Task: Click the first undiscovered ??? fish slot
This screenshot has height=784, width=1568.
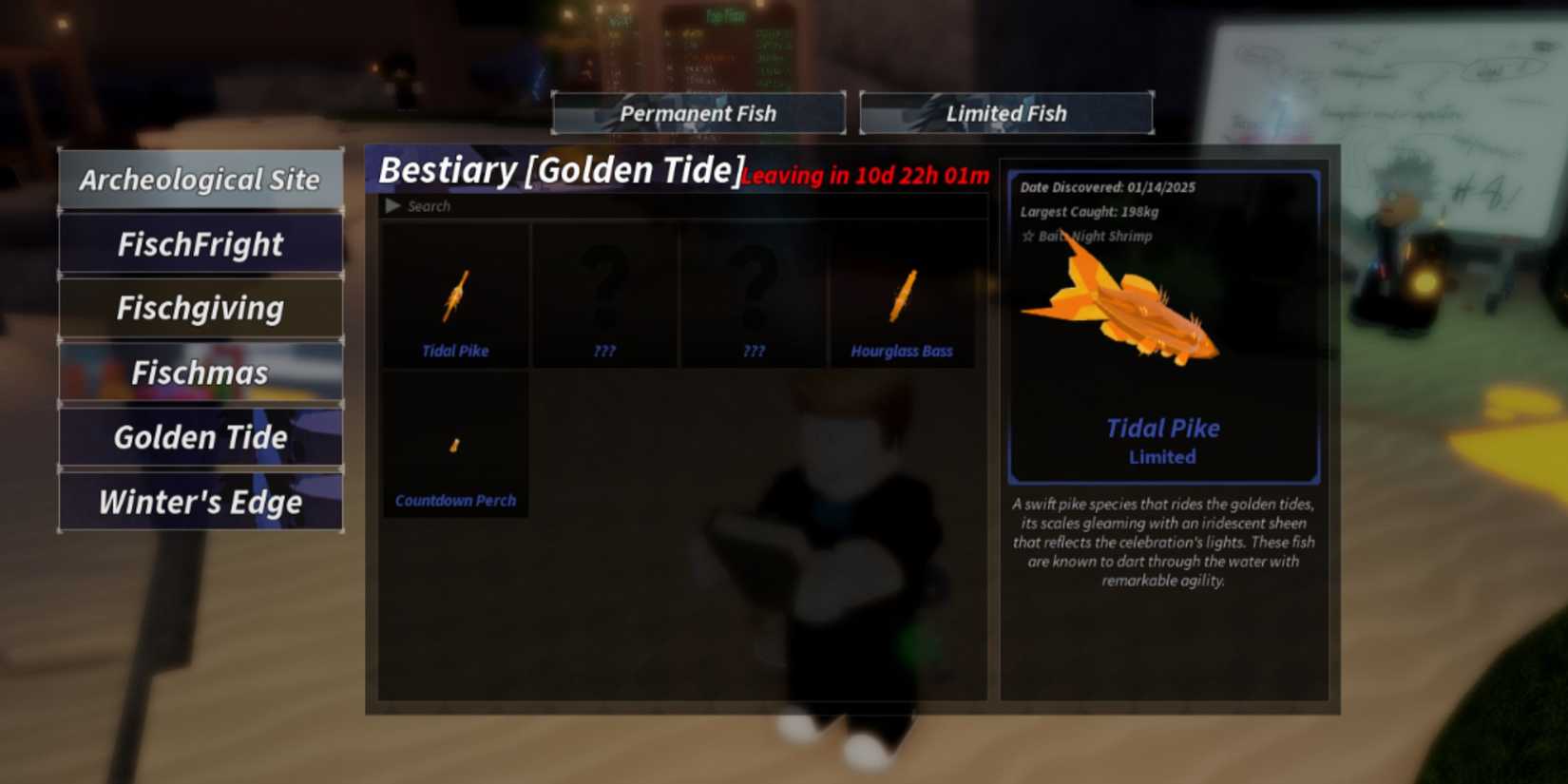Action: click(x=603, y=295)
